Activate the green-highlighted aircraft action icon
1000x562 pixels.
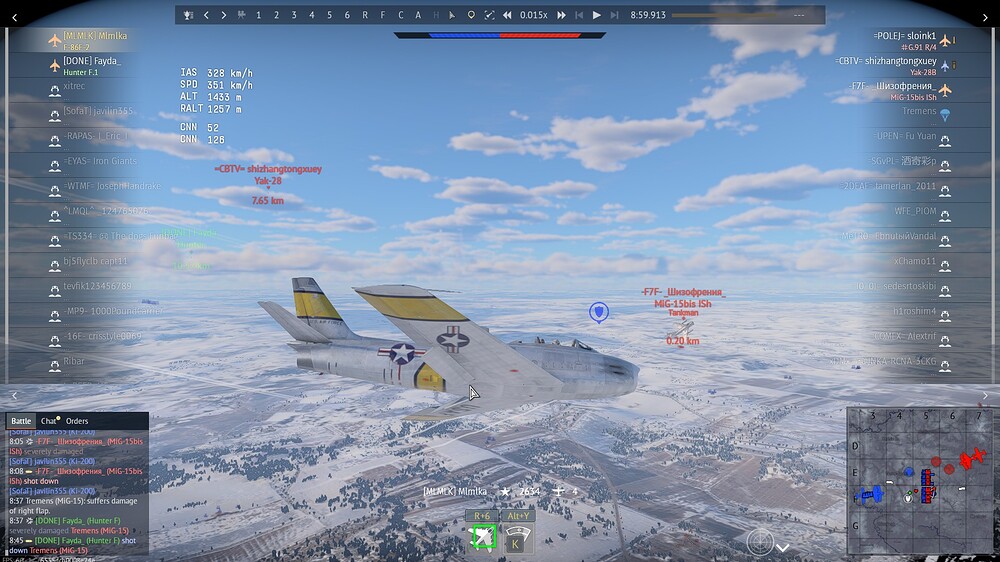pos(484,539)
